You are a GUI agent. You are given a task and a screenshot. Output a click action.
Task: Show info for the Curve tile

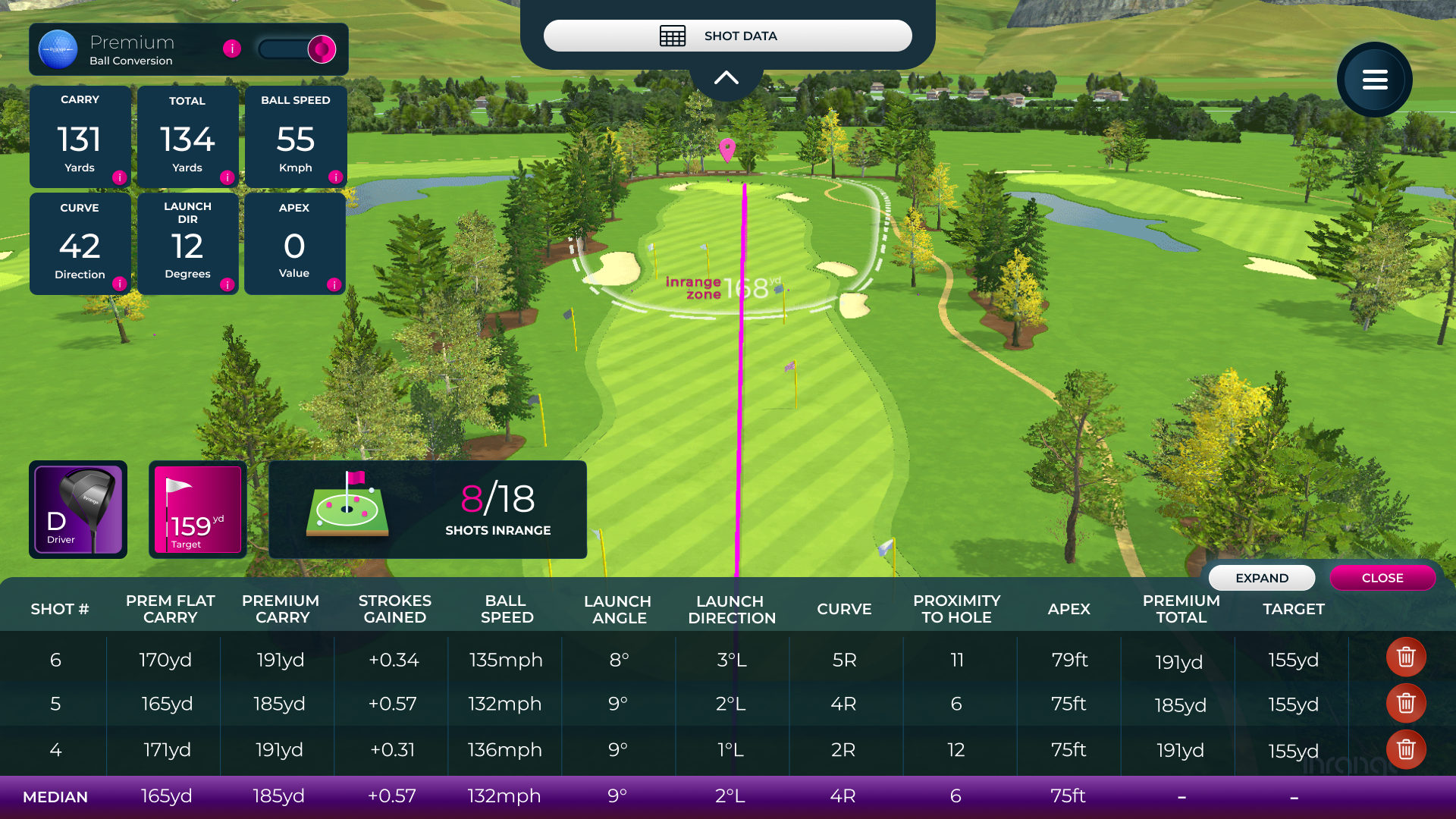pyautogui.click(x=119, y=284)
